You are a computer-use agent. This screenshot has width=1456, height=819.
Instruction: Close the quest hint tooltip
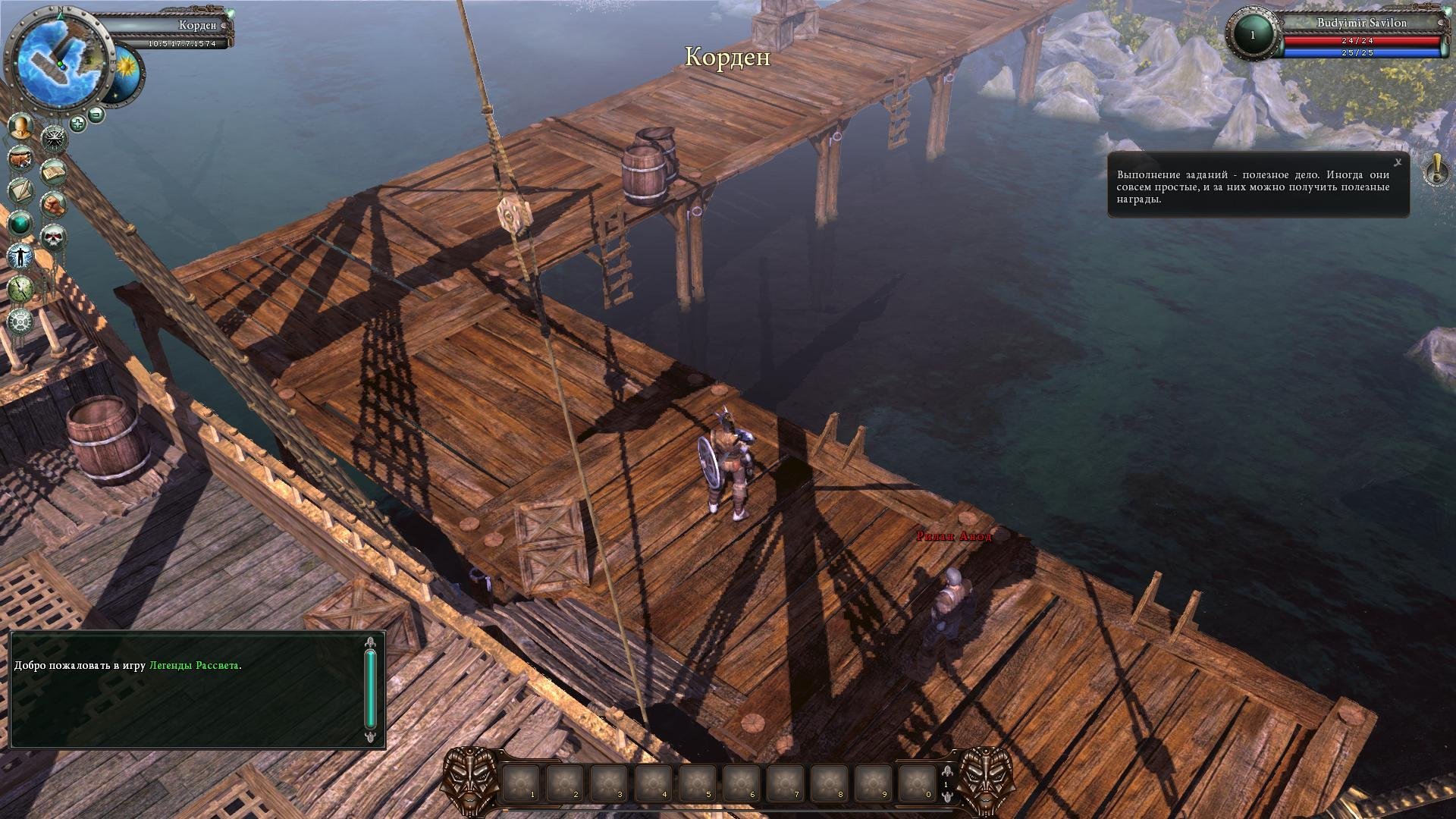click(1398, 162)
